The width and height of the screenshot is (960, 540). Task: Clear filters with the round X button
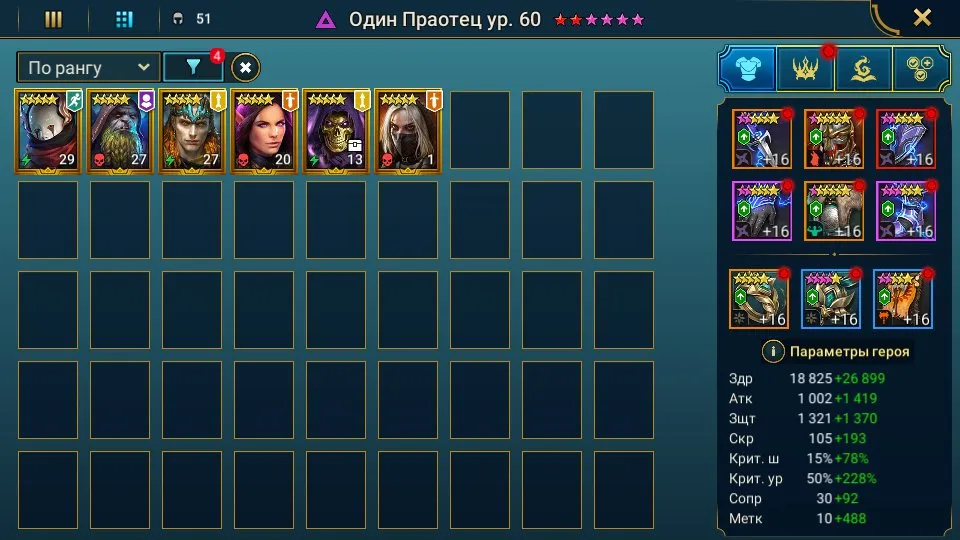pos(246,67)
